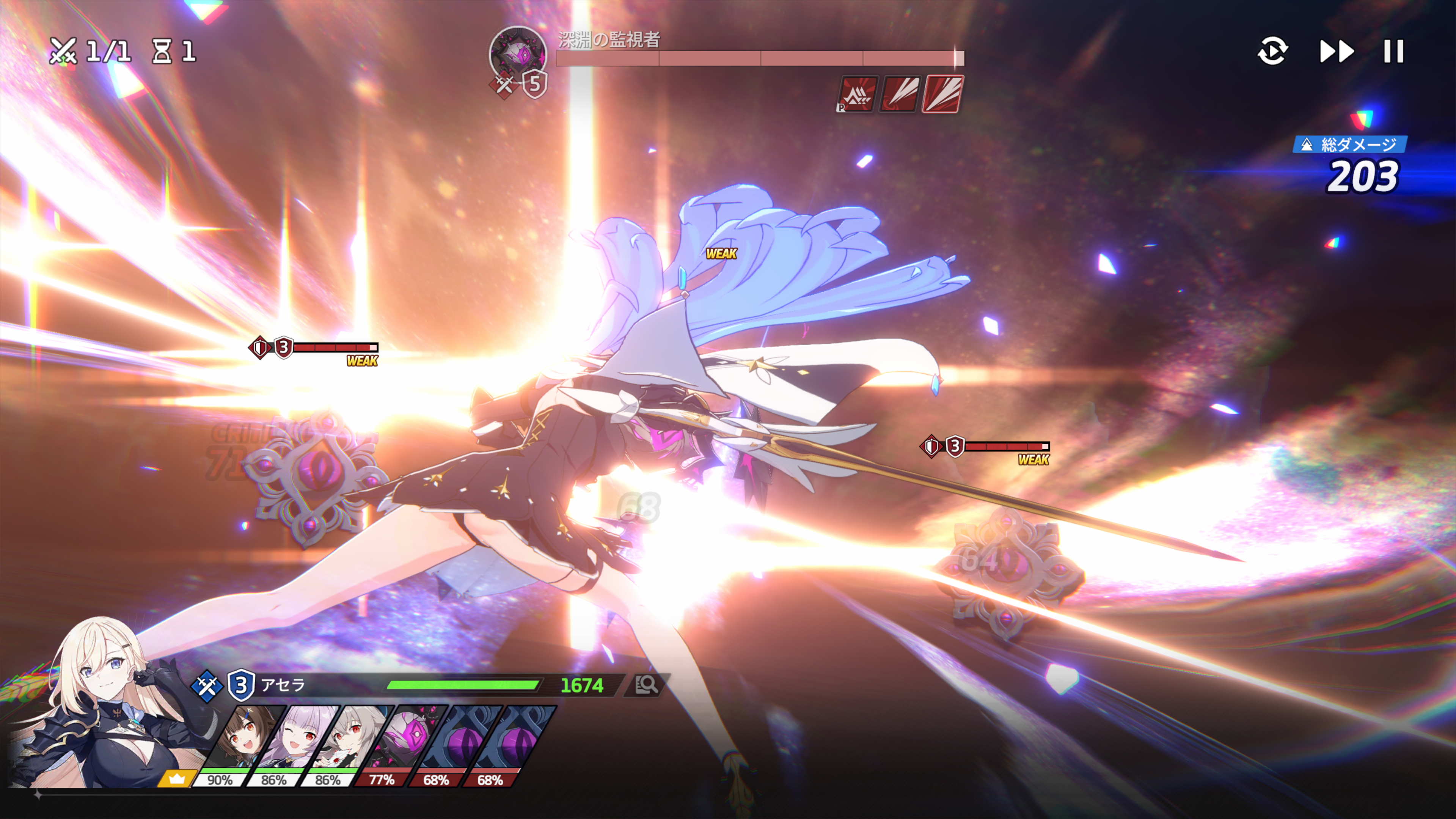Open the character details magnifier icon

coord(646,685)
